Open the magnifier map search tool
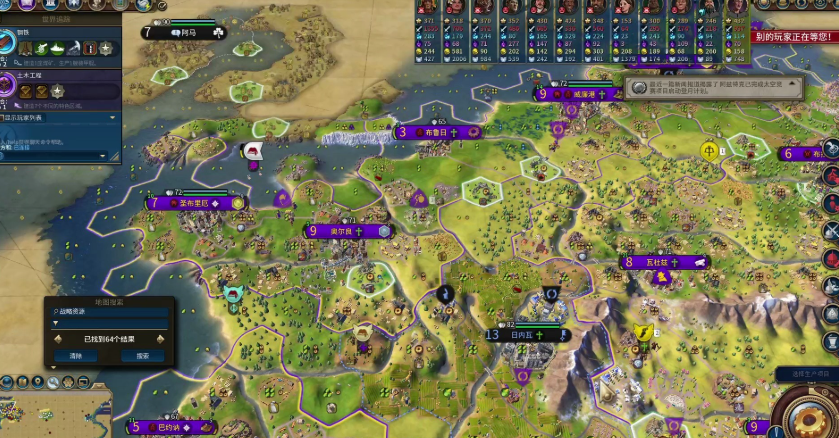This screenshot has width=839, height=438. (x=53, y=381)
